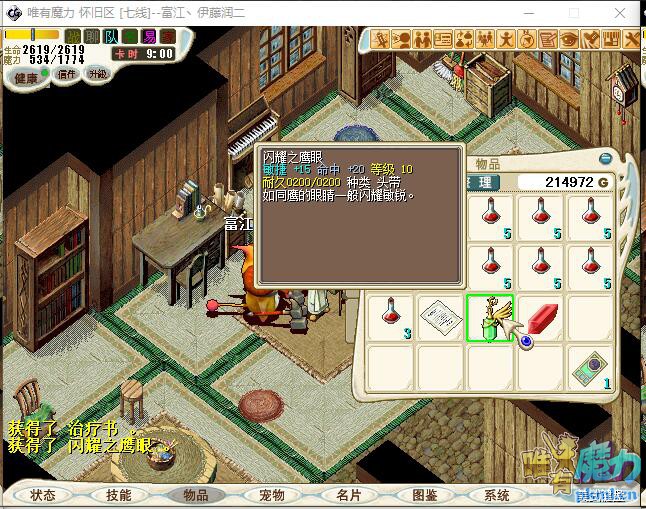646x509 pixels.
Task: Select the red potion stack of 3
Action: [x=390, y=319]
